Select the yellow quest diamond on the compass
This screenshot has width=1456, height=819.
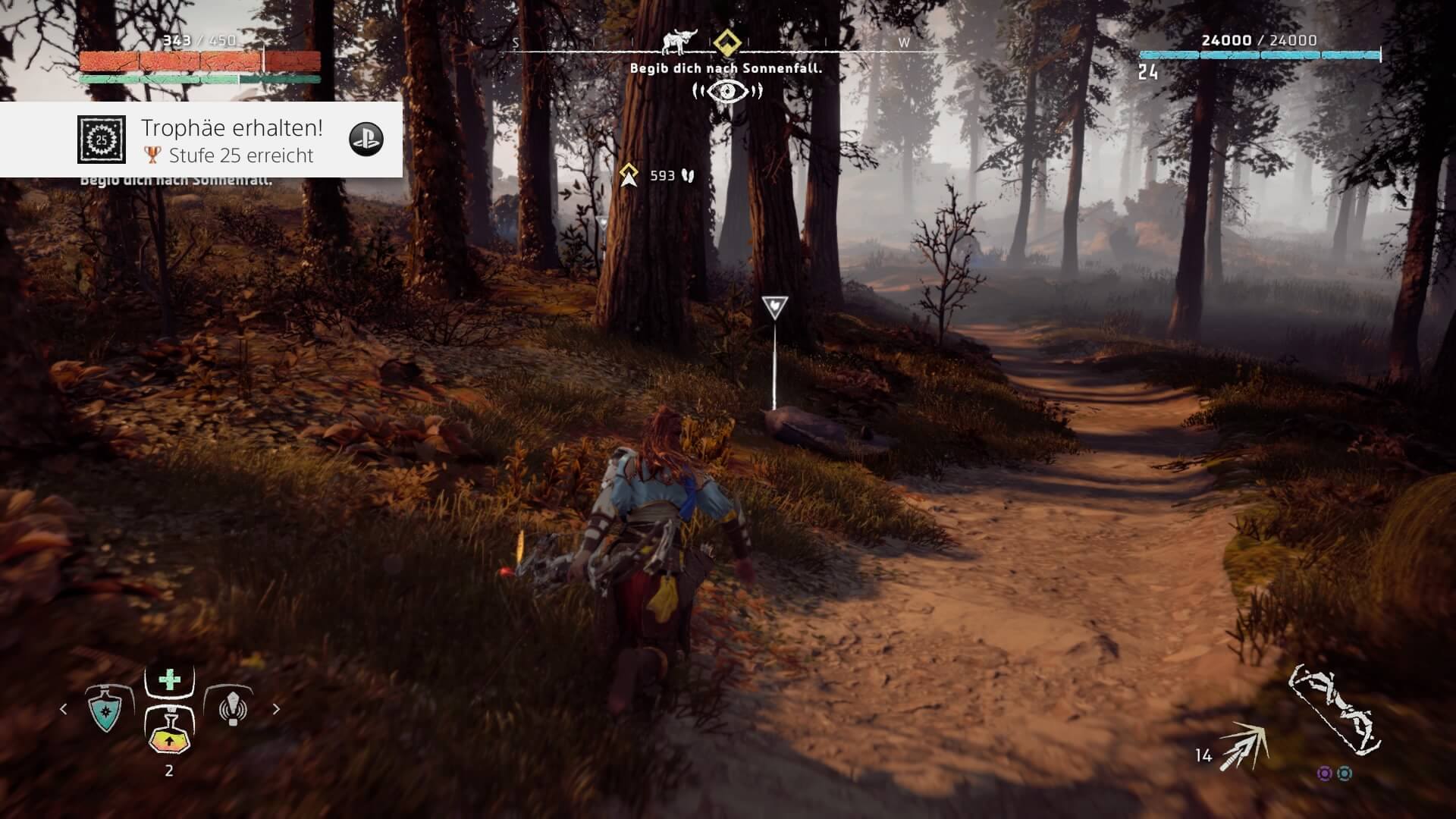(726, 42)
